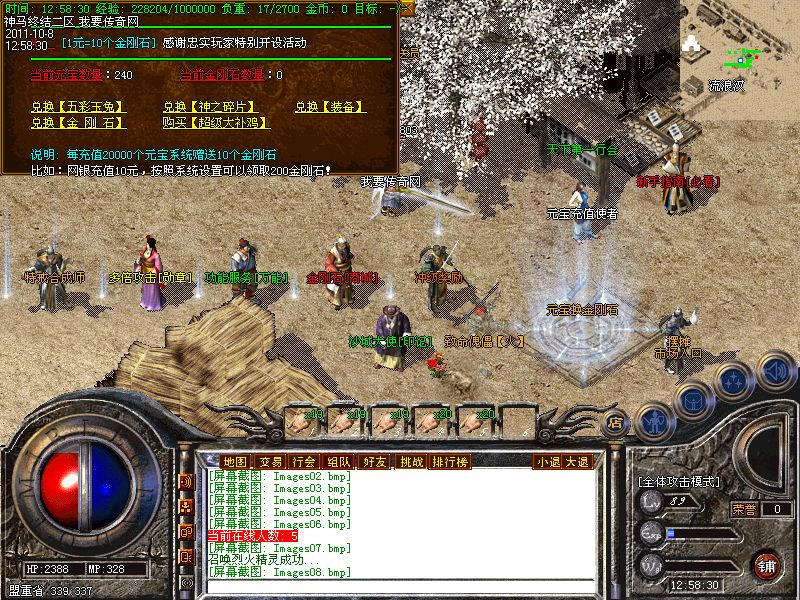
Task: Open the bag inventory round icon
Action: point(693,398)
